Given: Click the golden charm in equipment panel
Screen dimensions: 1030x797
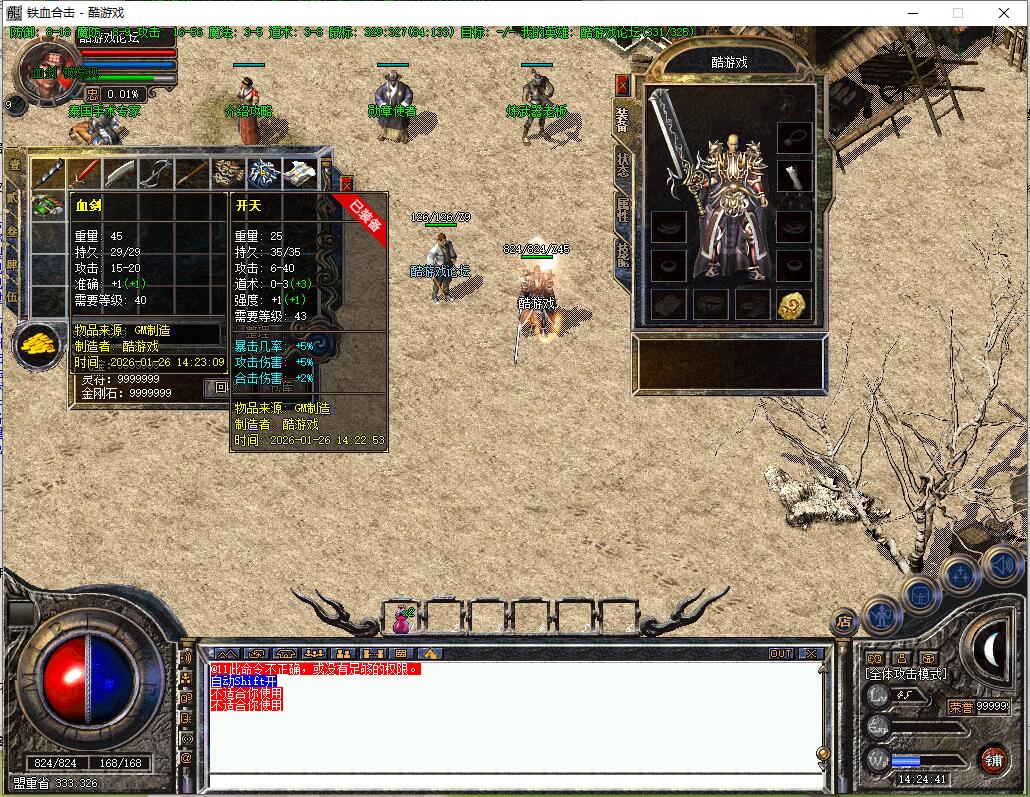Looking at the screenshot, I should pos(794,305).
